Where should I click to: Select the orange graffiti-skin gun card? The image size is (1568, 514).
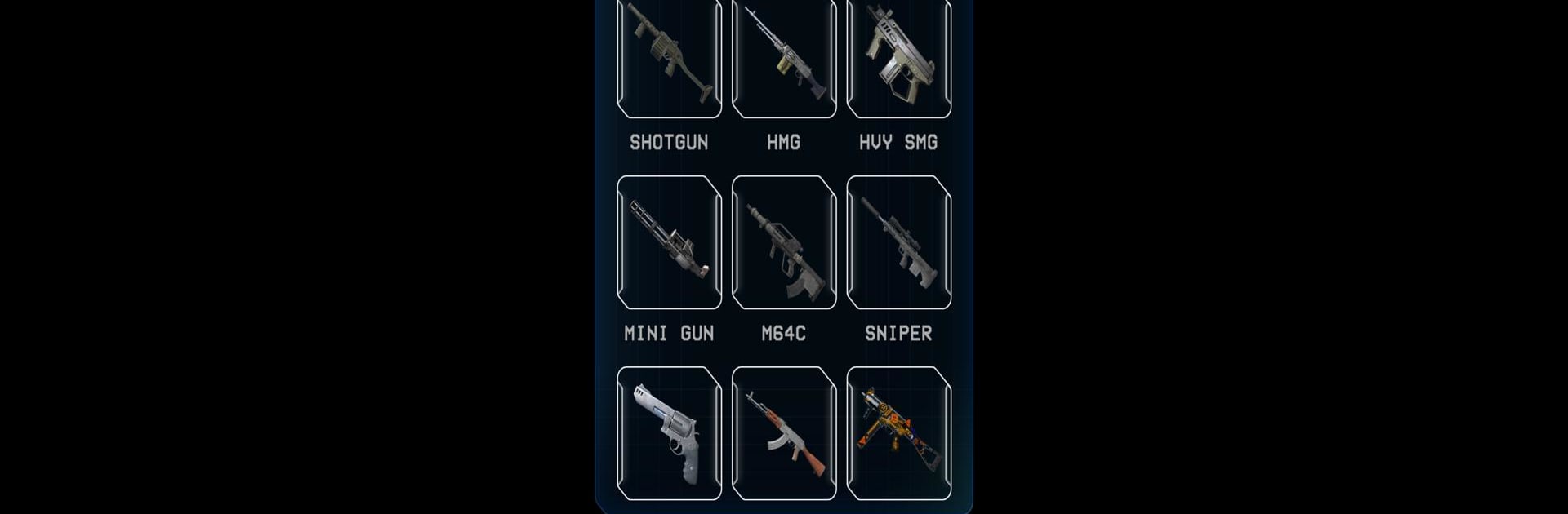click(x=898, y=433)
